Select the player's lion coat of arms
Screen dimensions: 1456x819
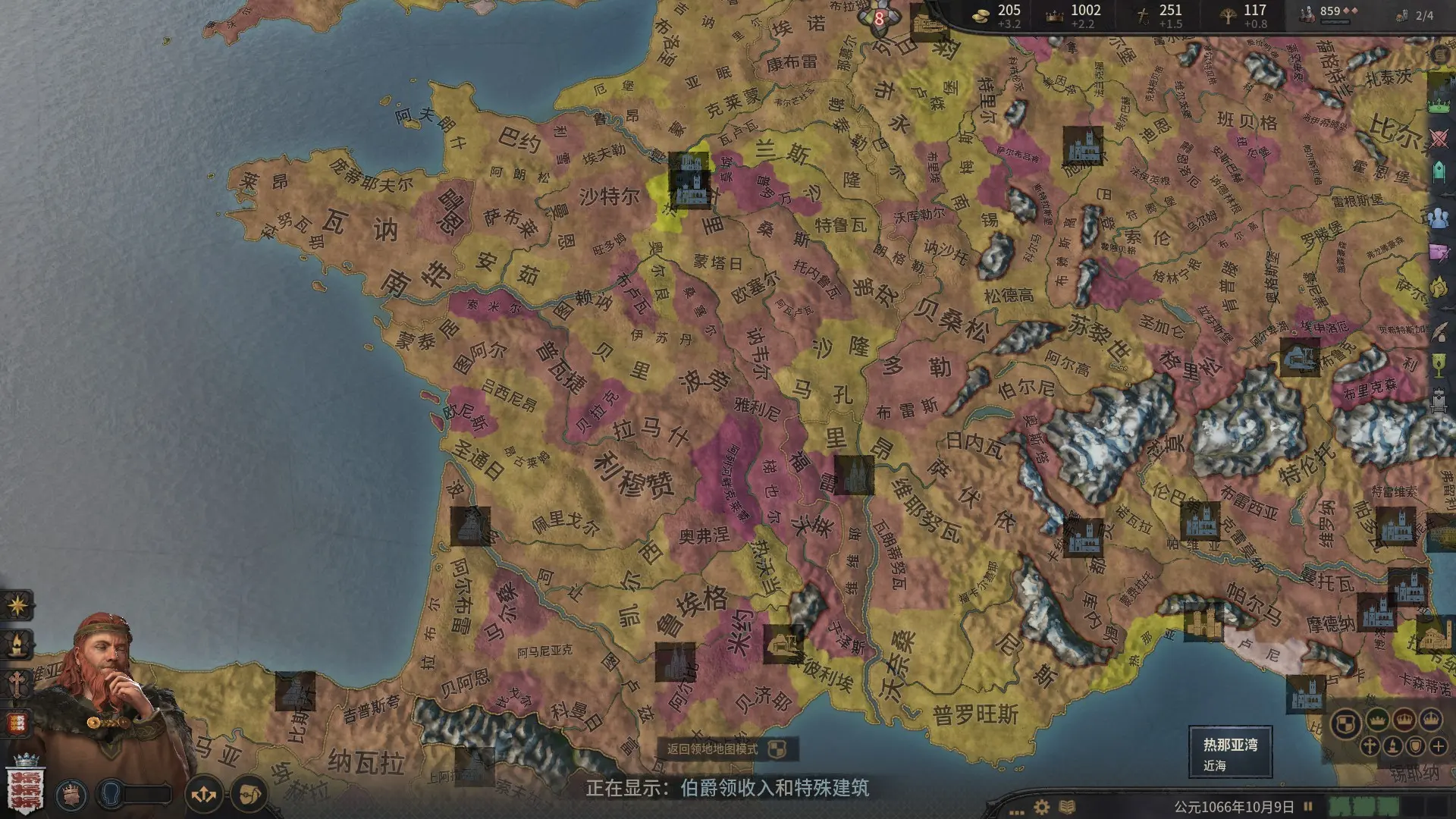tap(25, 787)
